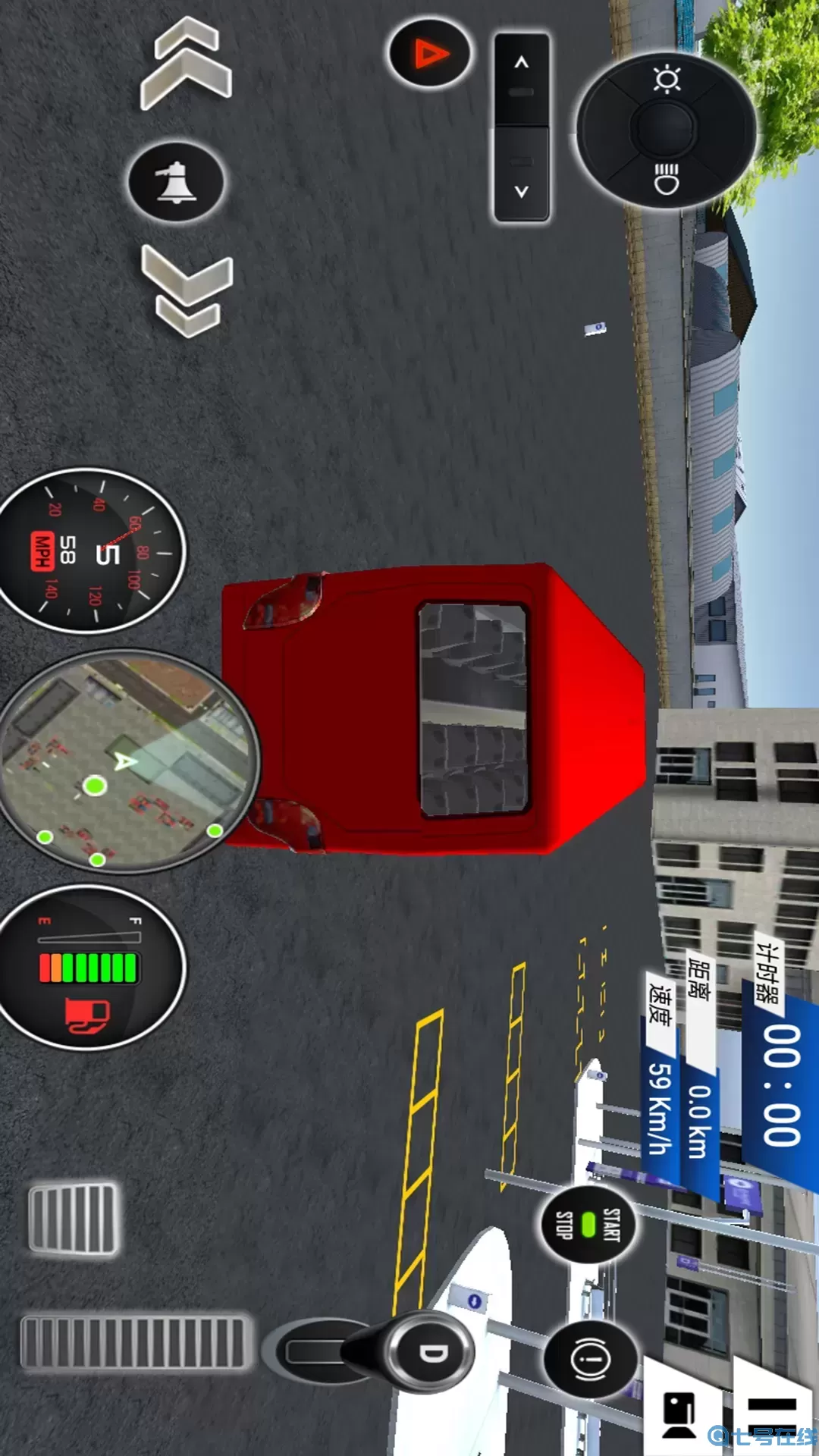Click the down arrow on the rocker switch
This screenshot has height=1456, width=819.
(x=522, y=178)
